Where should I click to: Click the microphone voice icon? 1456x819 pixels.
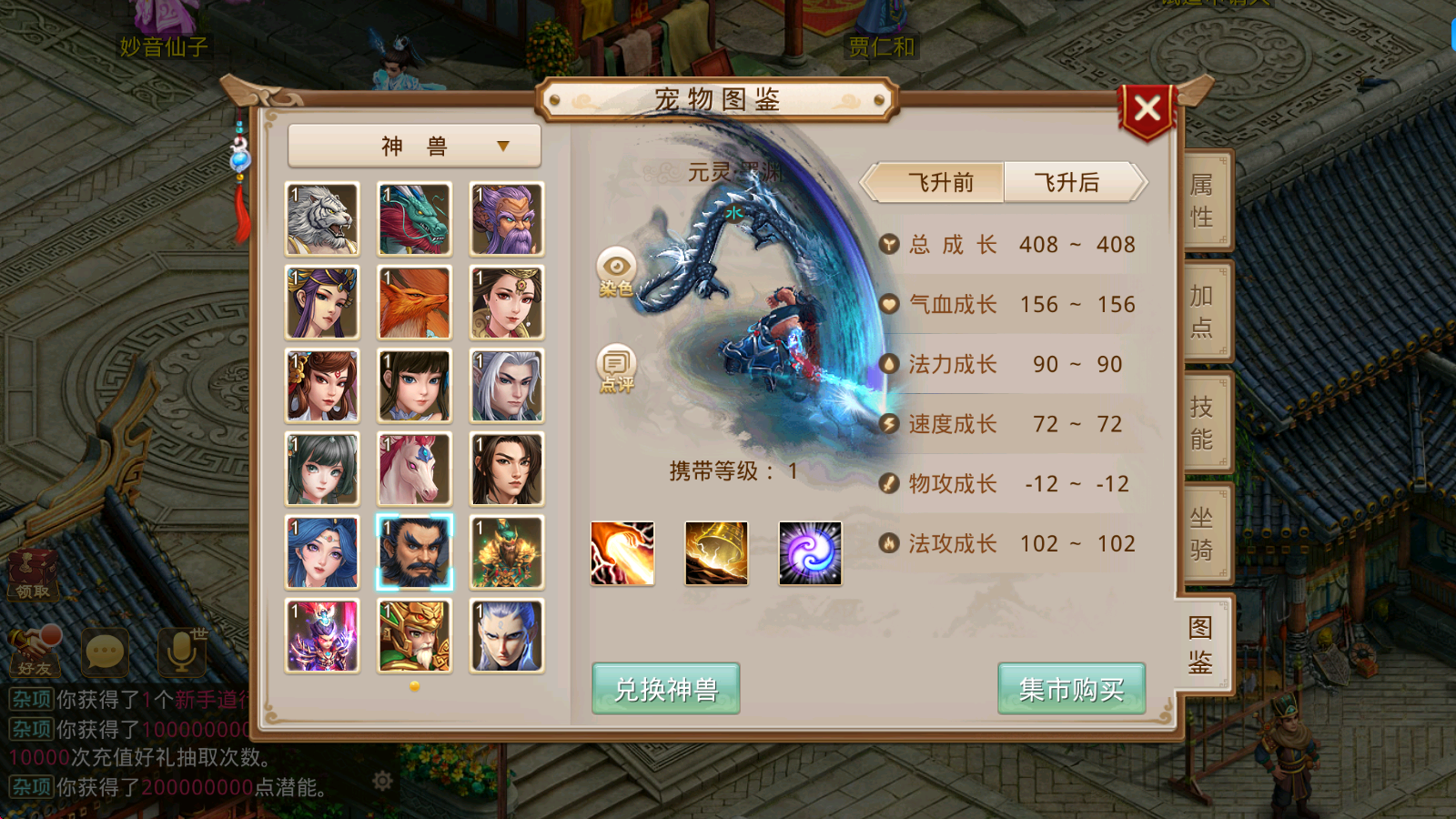180,651
